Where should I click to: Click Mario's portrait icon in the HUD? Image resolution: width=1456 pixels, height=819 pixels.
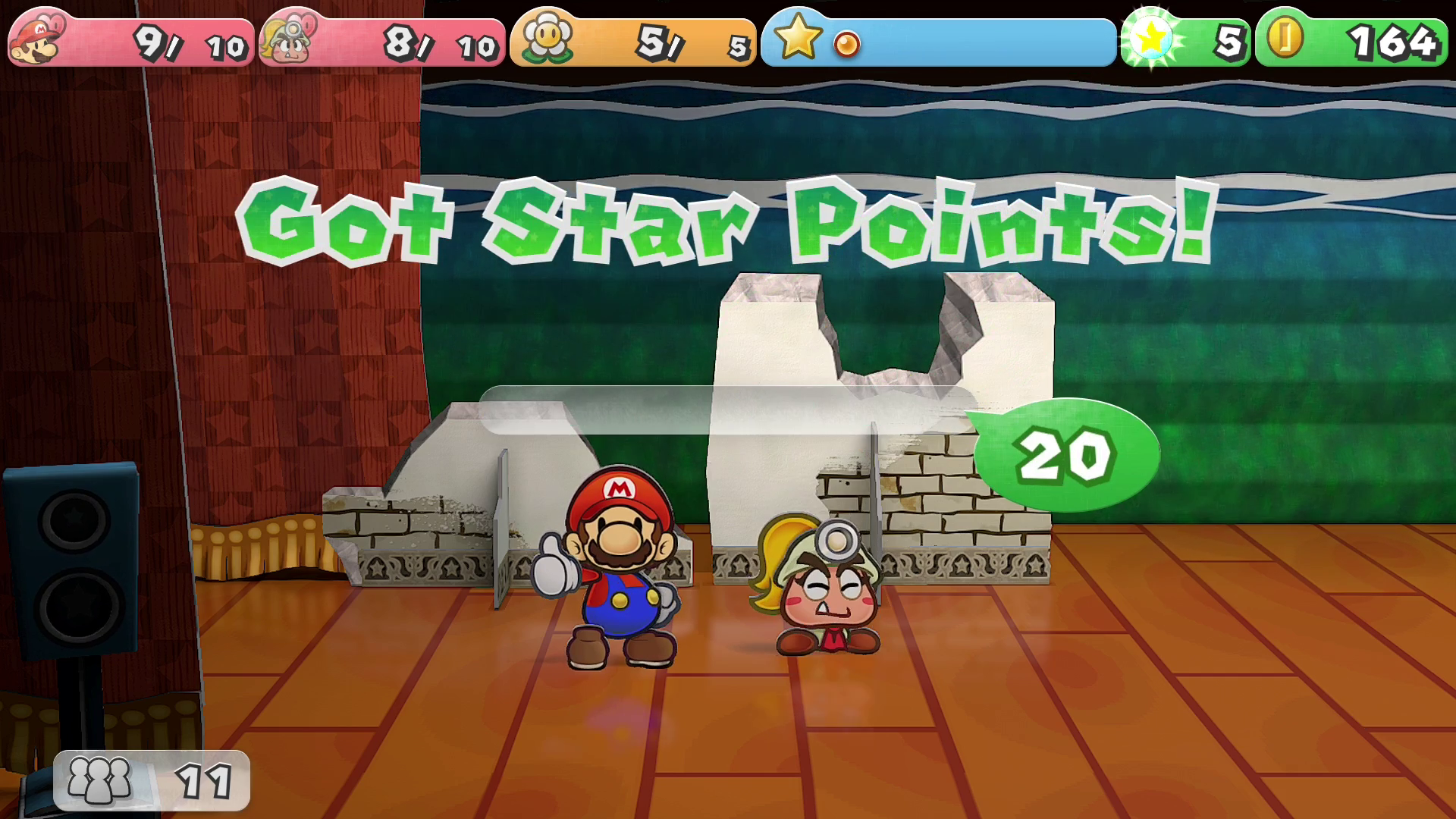click(37, 39)
